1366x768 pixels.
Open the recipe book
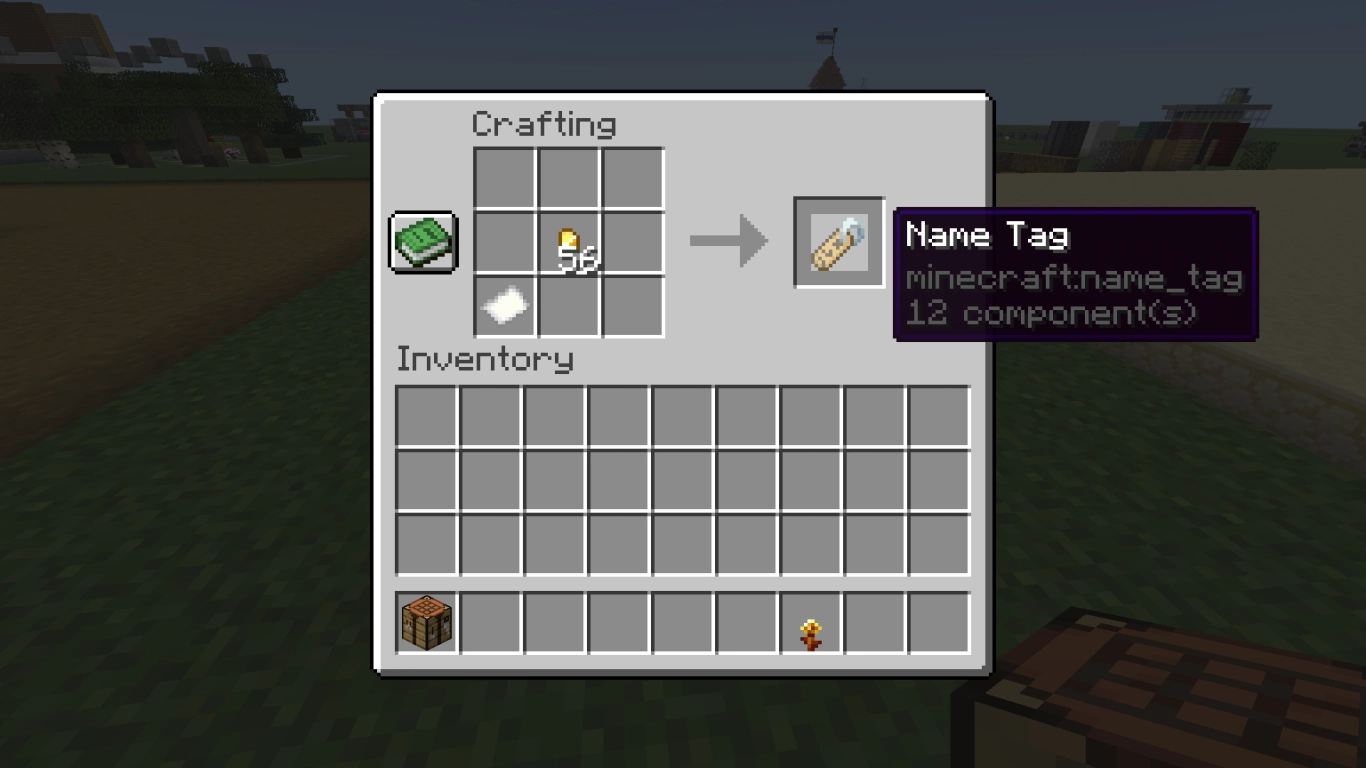(423, 241)
